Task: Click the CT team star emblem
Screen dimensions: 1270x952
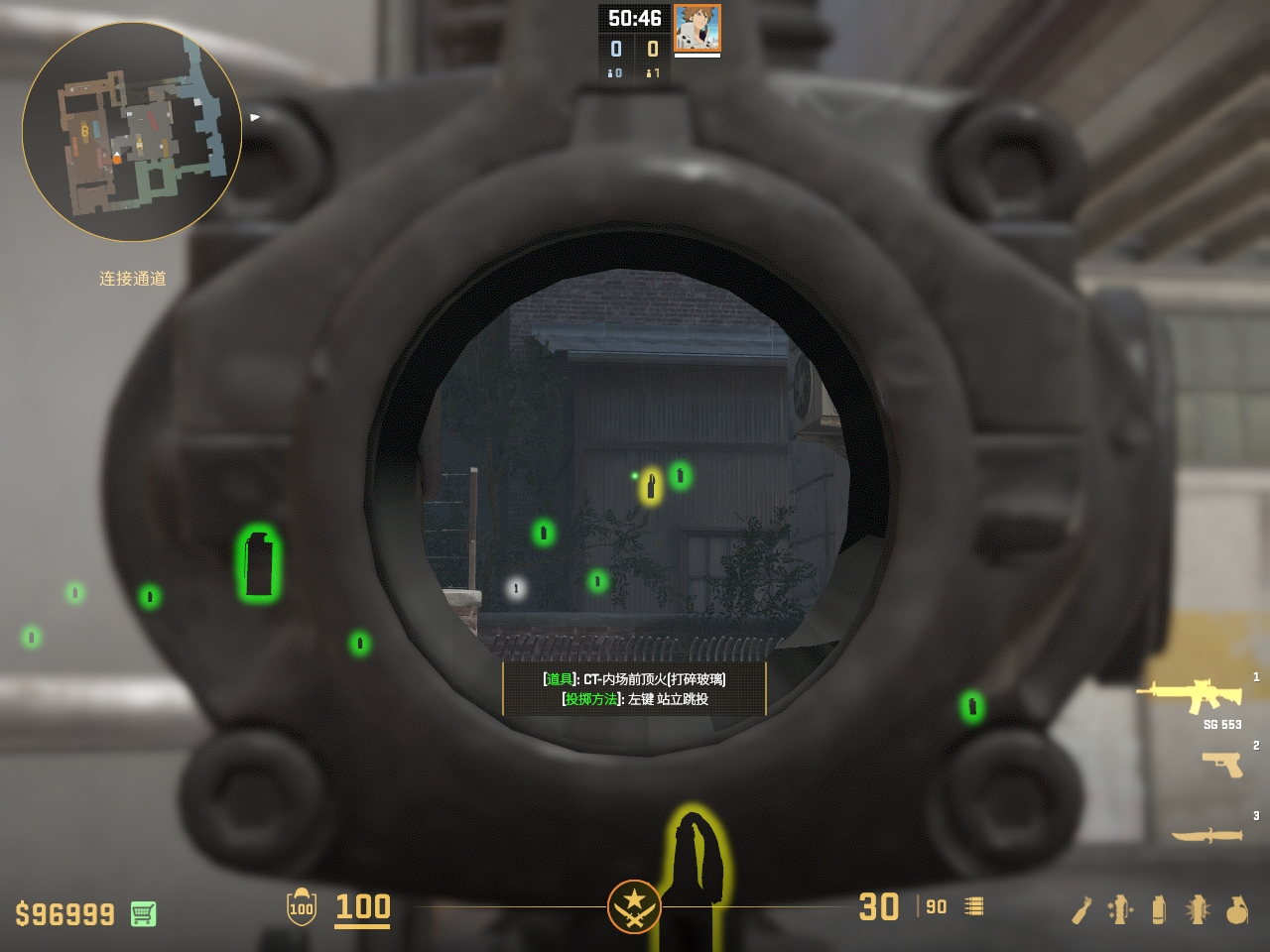Action: [634, 906]
